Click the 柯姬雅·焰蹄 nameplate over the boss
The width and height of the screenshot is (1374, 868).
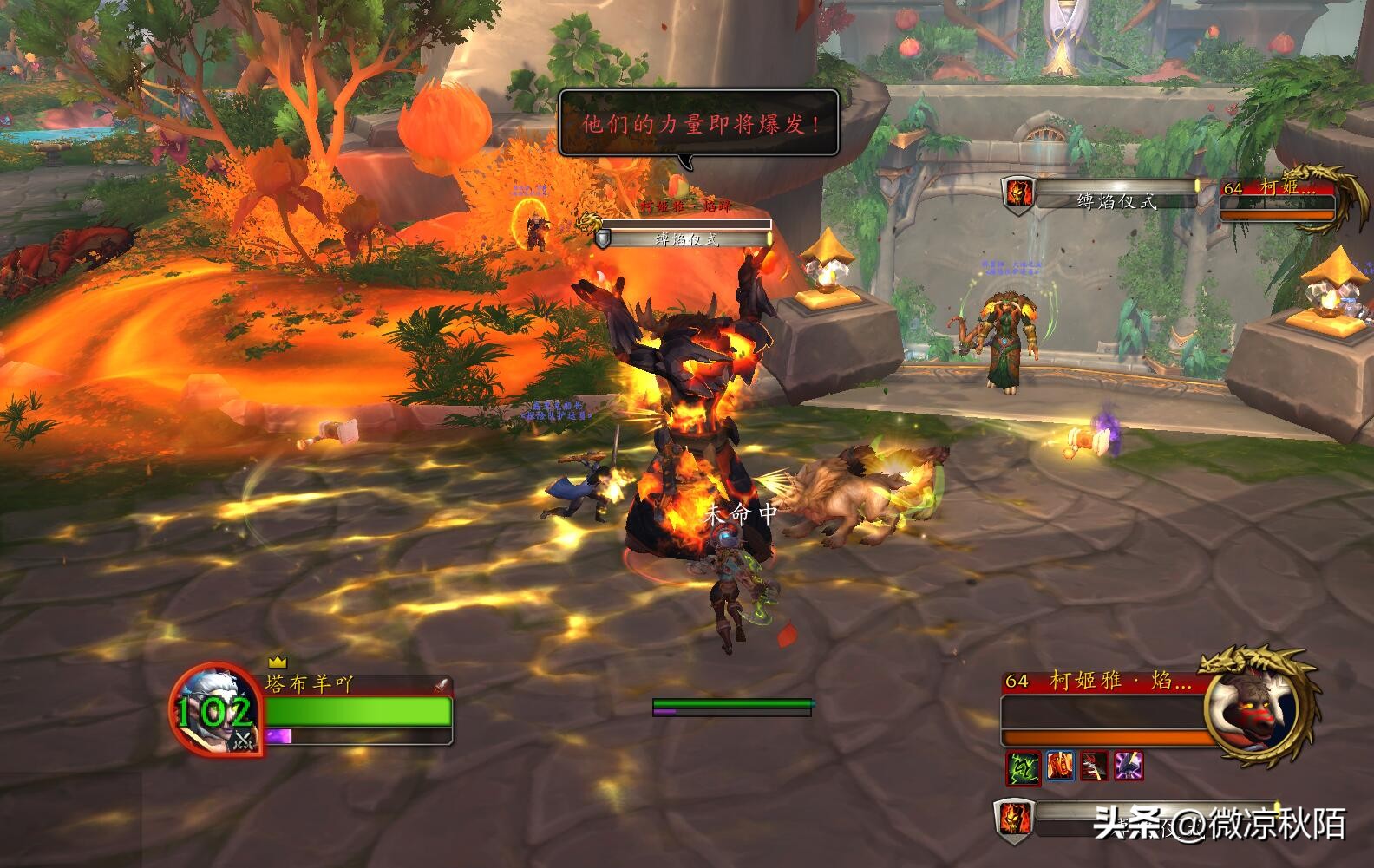(x=685, y=206)
